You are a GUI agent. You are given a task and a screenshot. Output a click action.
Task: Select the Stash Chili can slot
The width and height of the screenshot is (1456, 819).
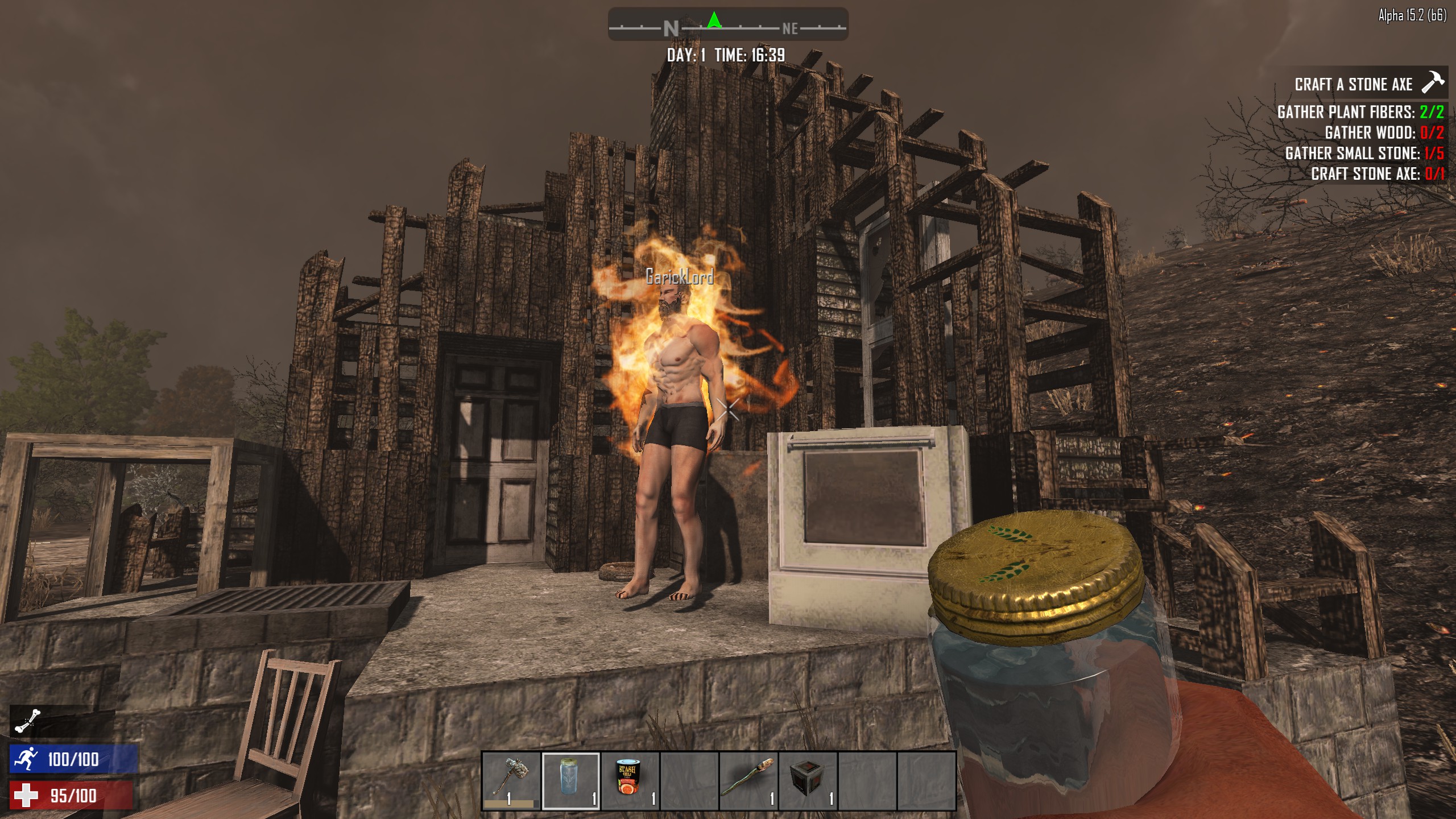630,780
